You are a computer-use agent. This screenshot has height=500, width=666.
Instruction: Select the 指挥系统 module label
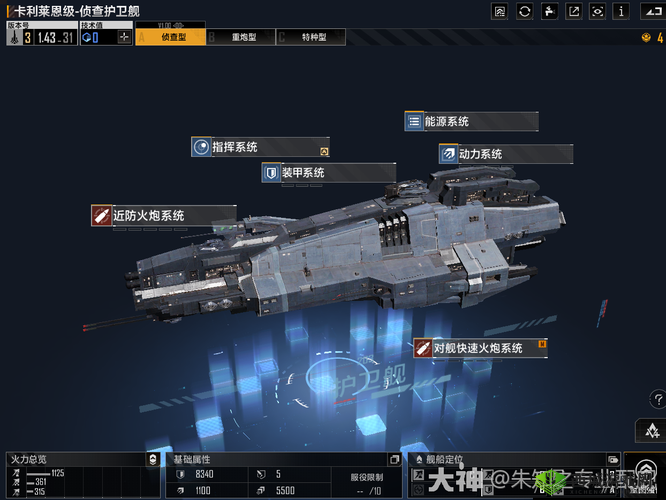[260, 147]
